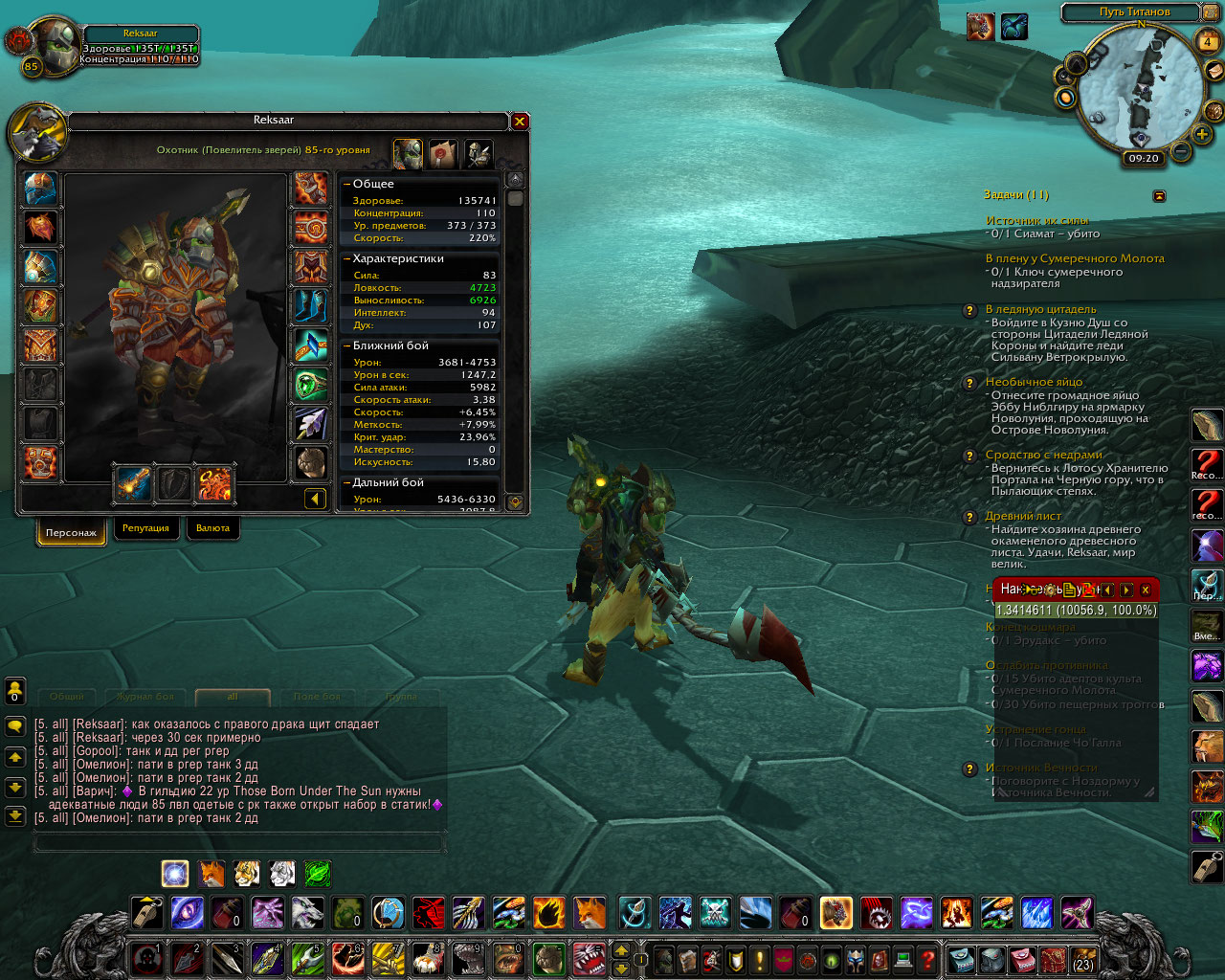The height and width of the screenshot is (980, 1225).
Task: Open the Валюта tab
Action: tap(212, 528)
